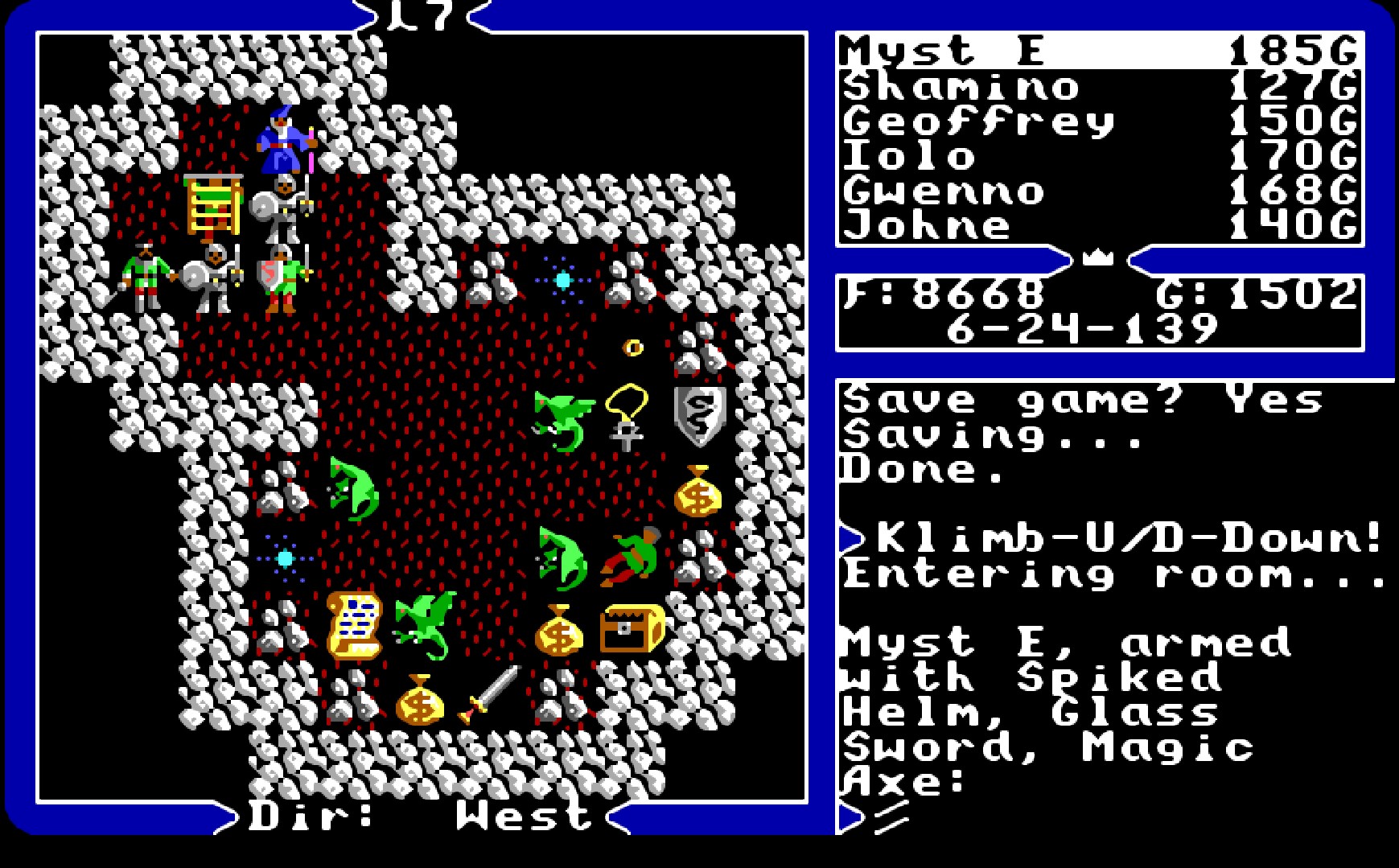The height and width of the screenshot is (868, 1399).
Task: Click the yellow ladder tile
Action: 213,201
